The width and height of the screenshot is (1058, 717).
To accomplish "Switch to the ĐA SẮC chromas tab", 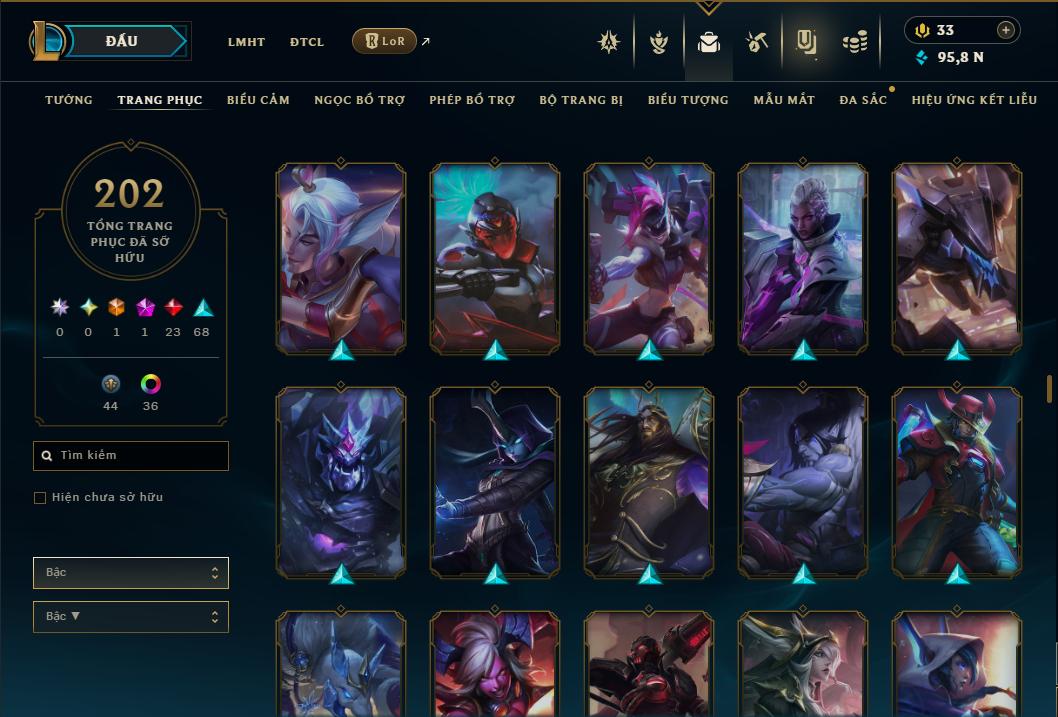I will [863, 100].
